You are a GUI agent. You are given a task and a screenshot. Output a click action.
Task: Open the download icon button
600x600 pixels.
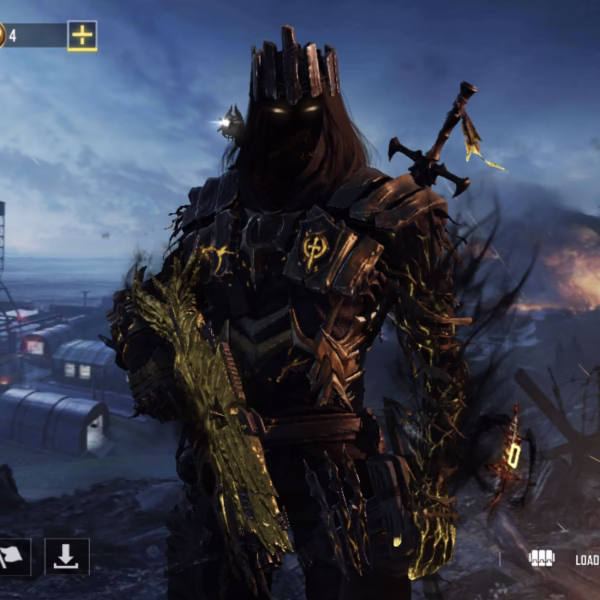[x=67, y=556]
